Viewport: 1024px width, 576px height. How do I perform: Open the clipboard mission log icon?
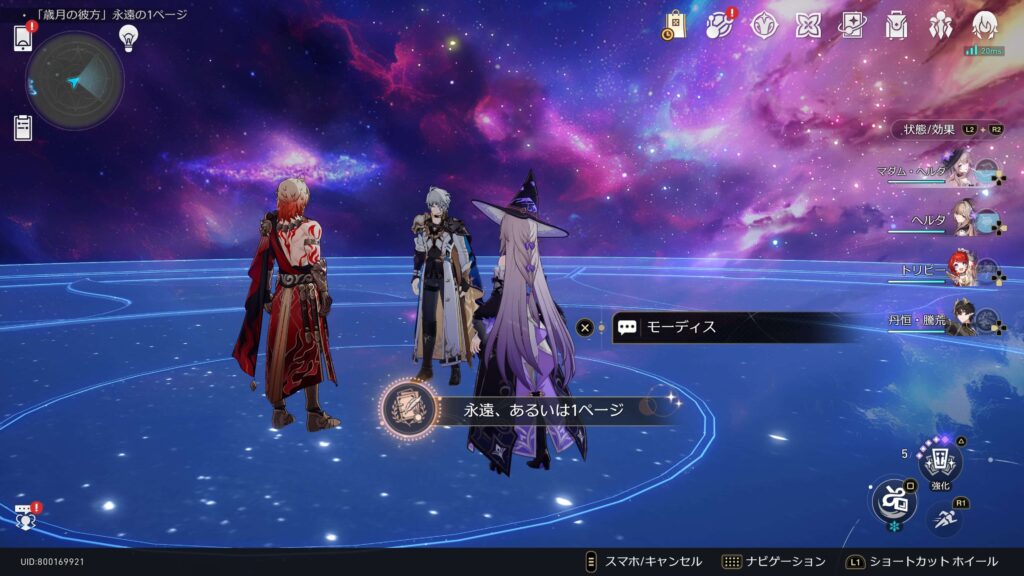(24, 128)
